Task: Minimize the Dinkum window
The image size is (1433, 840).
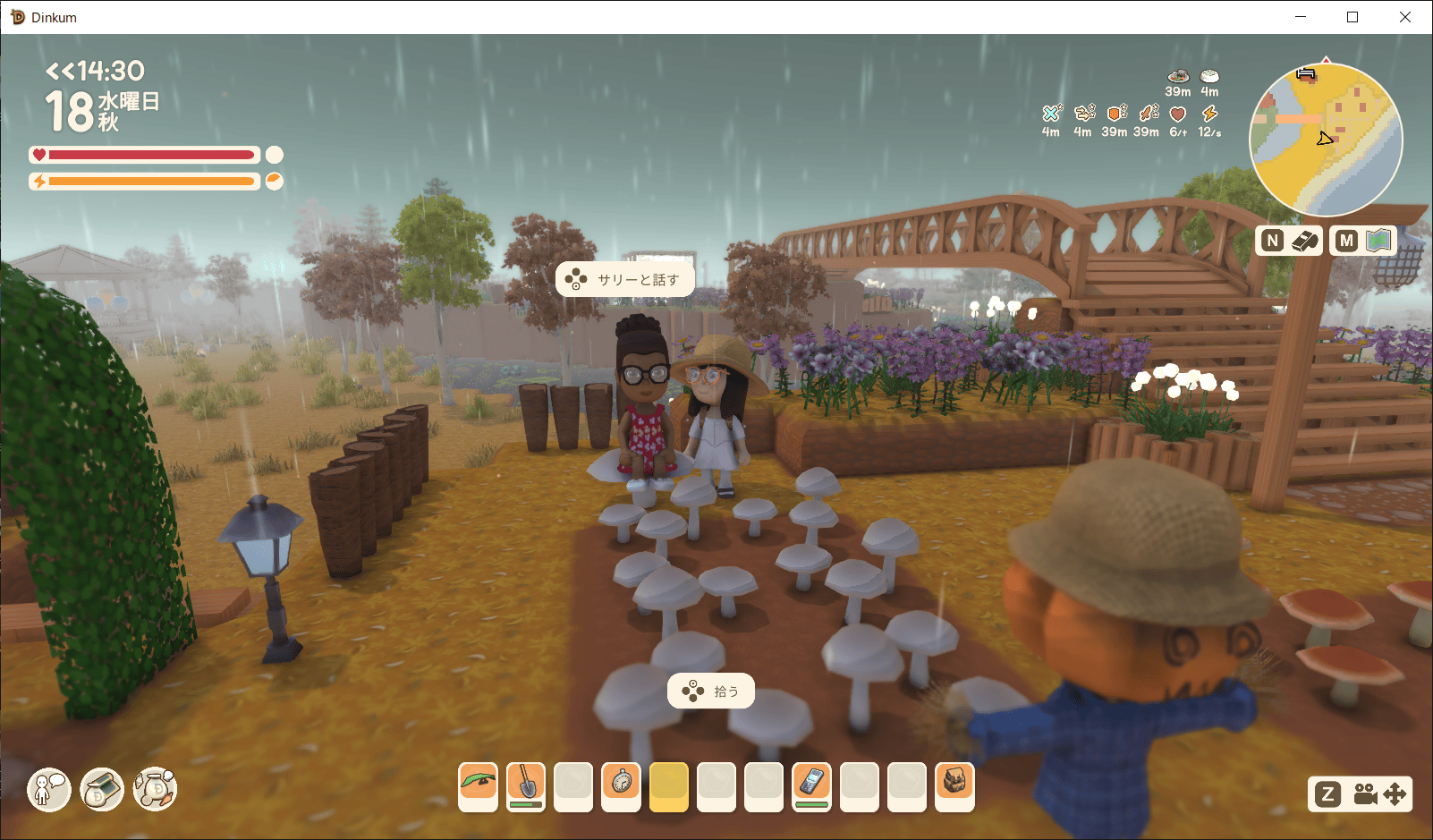Action: 1301,17
